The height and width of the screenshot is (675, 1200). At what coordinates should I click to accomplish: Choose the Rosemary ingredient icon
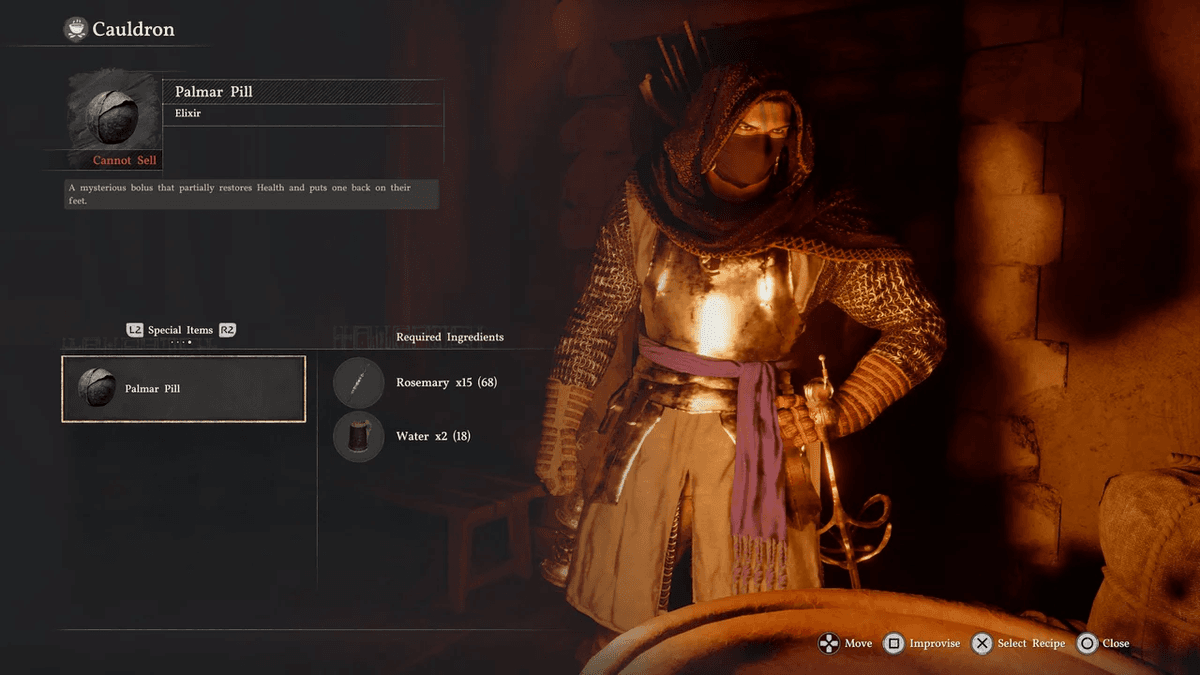[x=359, y=383]
